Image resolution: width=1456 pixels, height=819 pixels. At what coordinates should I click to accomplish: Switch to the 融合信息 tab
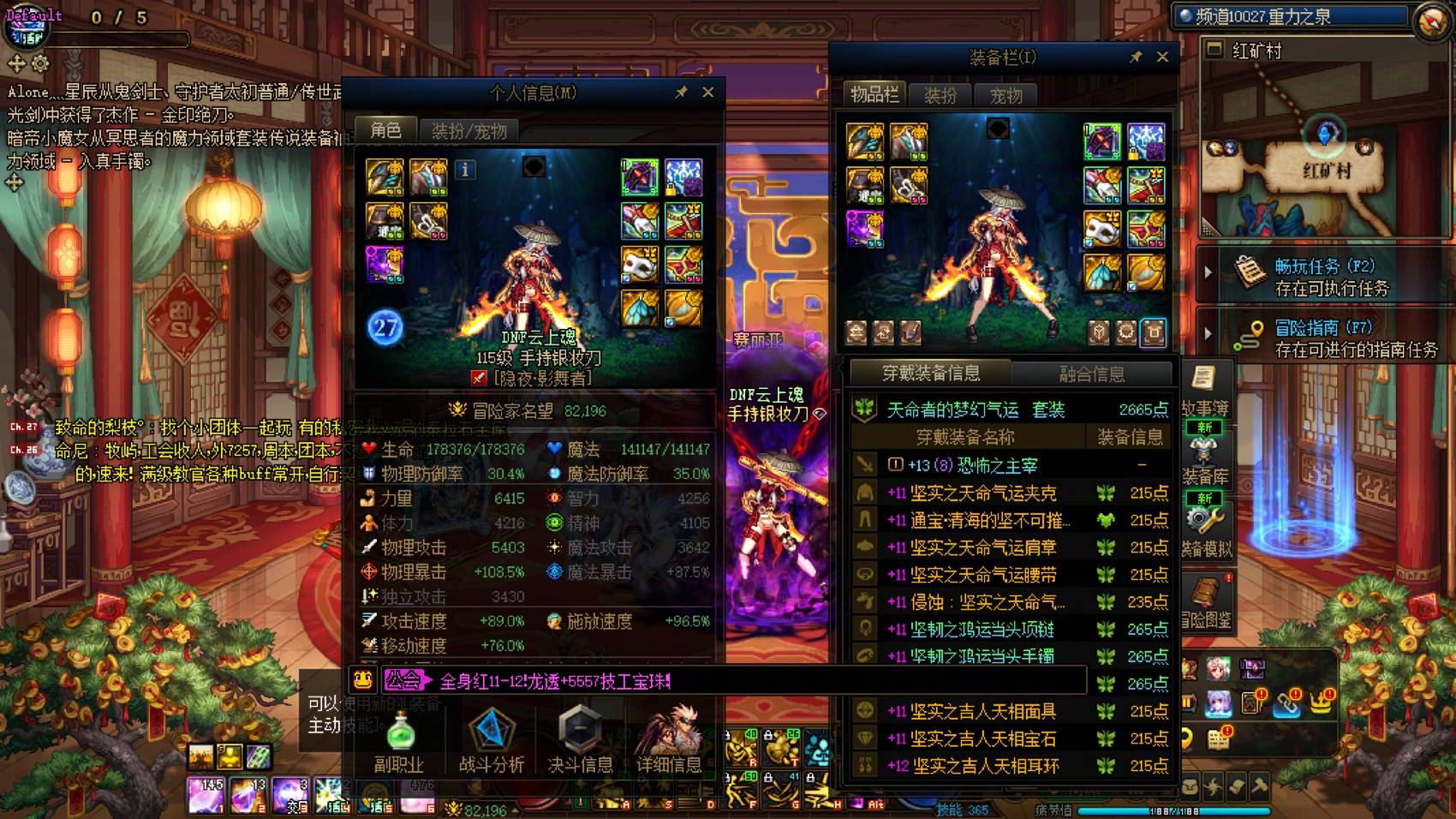[1089, 374]
